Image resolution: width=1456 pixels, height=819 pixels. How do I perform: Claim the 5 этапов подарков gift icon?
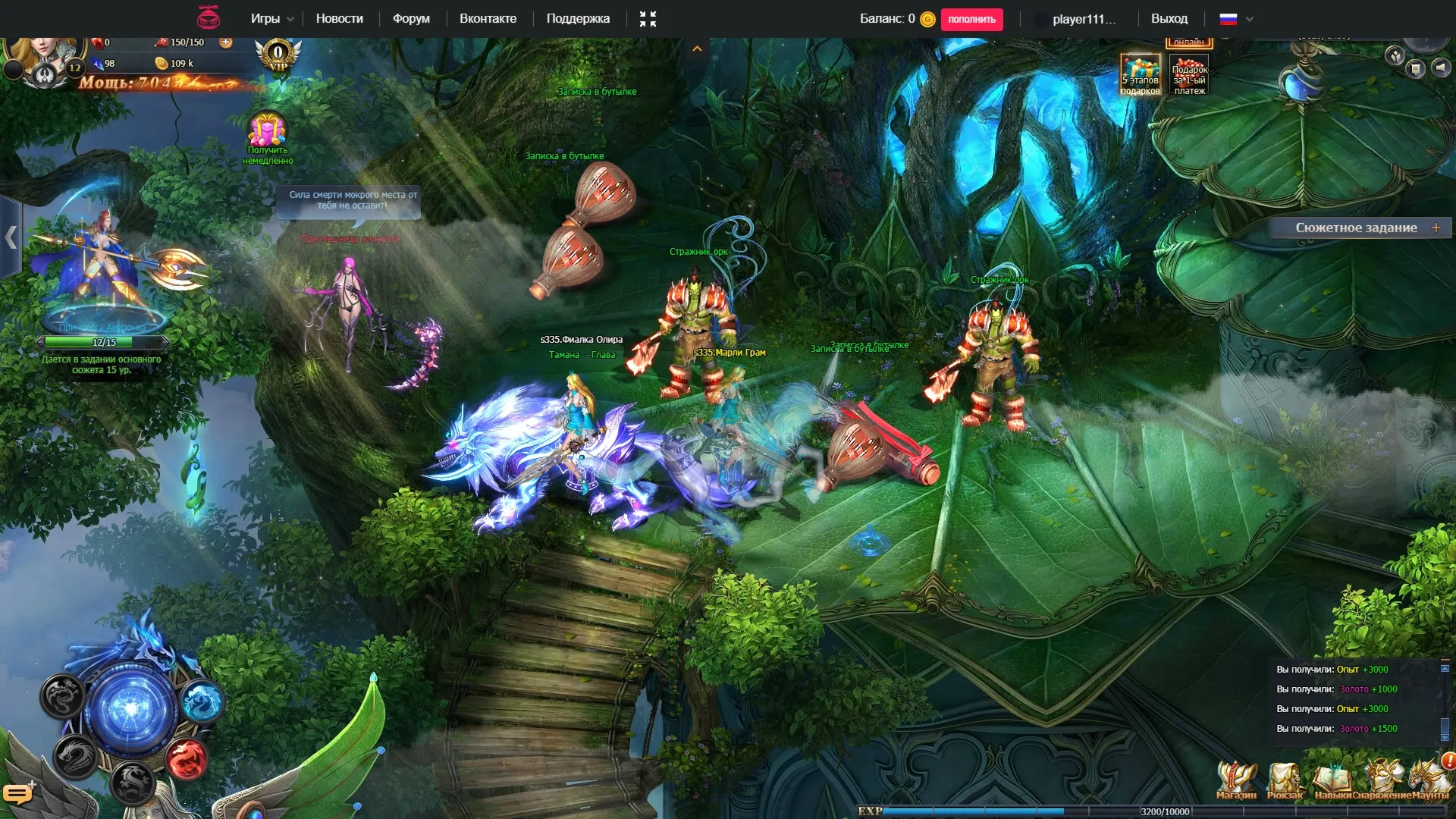tap(1140, 74)
